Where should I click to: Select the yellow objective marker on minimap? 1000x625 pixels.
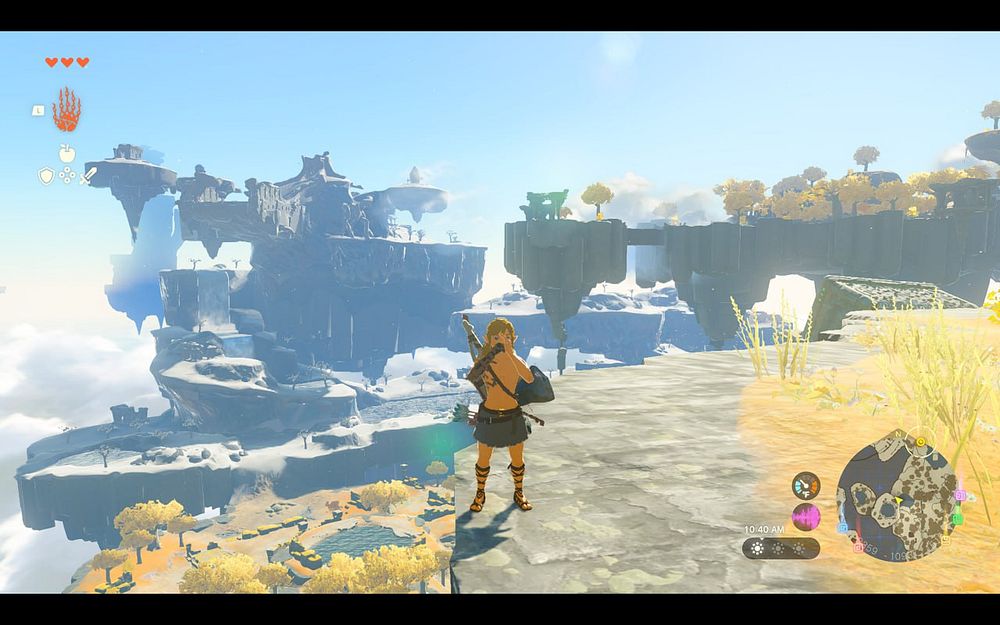[920, 441]
